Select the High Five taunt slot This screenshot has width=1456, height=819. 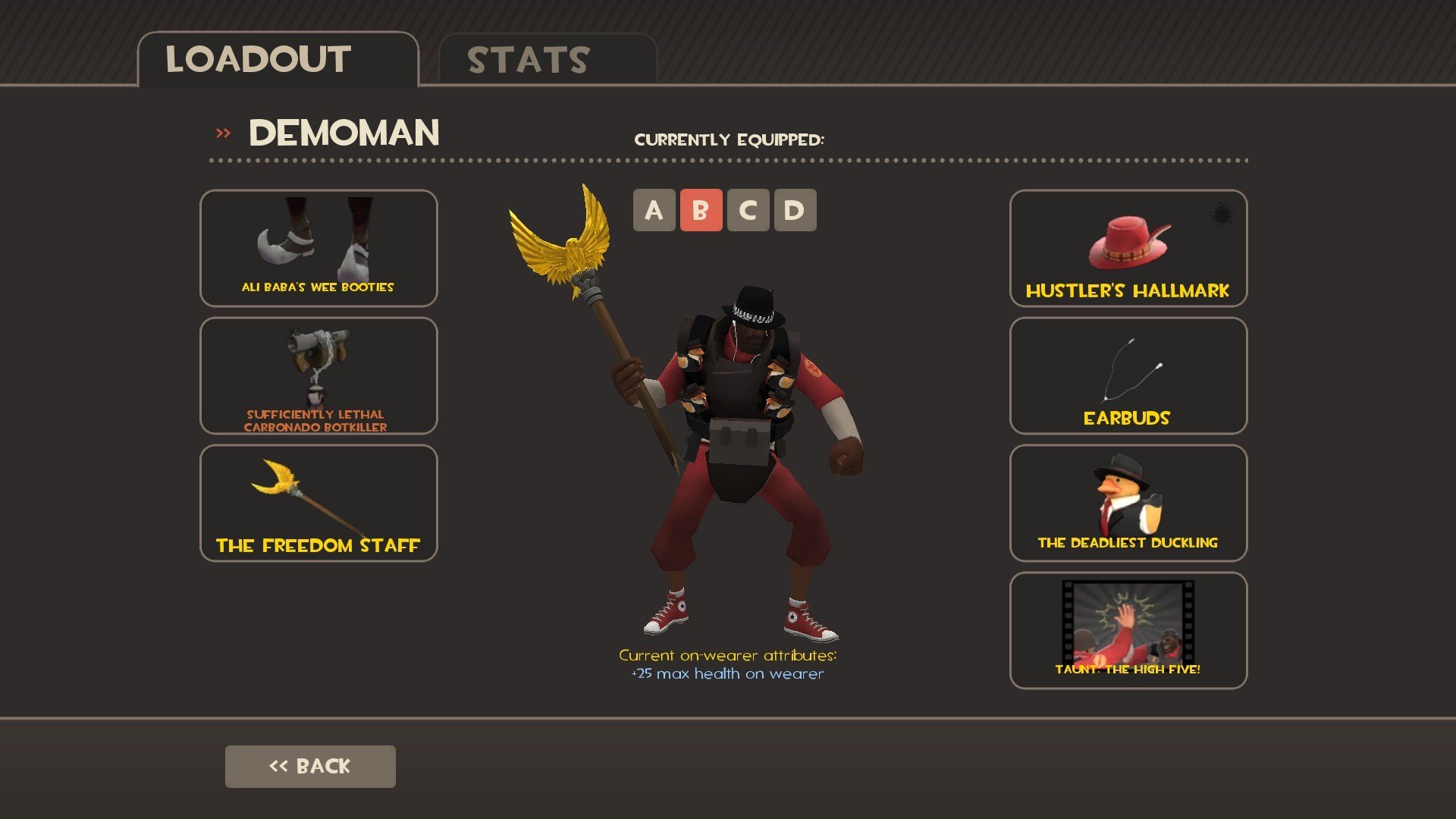coord(1128,630)
